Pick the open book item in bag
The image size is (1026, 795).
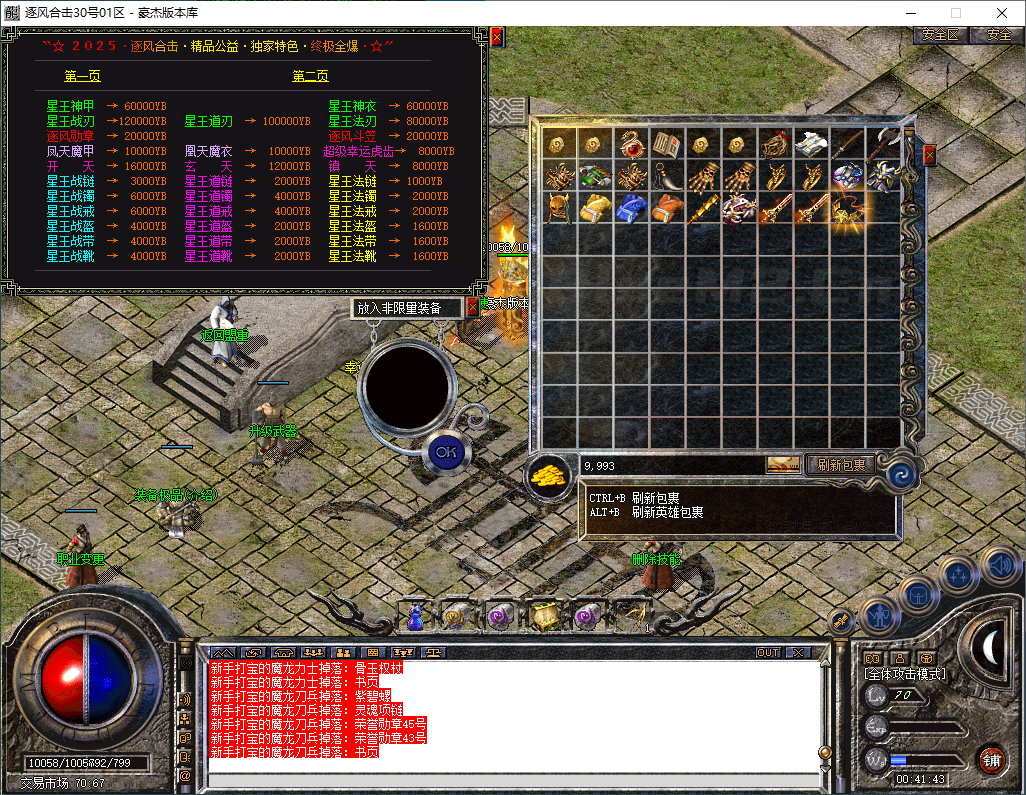click(x=667, y=144)
